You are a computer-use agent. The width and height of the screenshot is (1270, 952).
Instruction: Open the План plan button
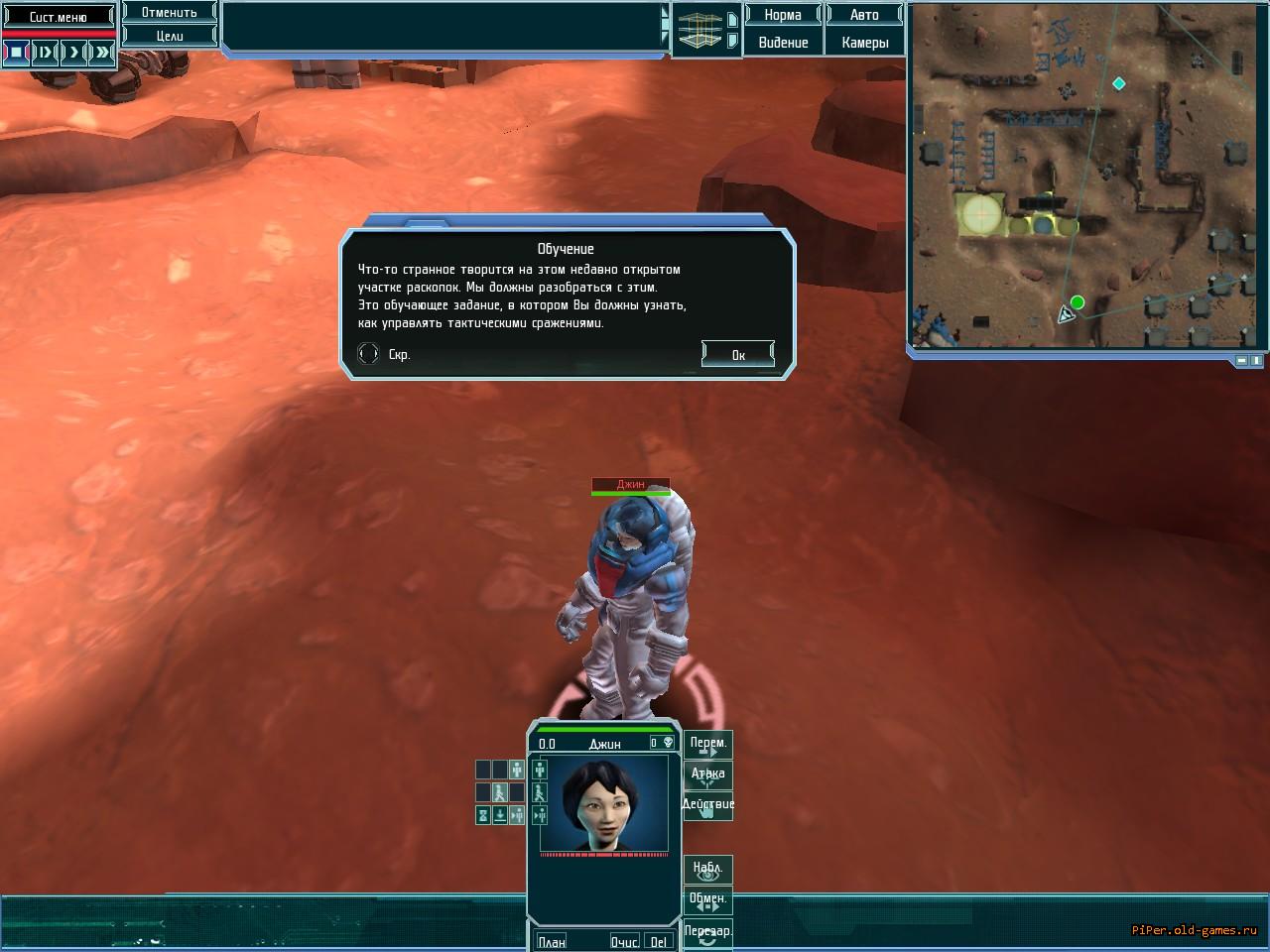pyautogui.click(x=552, y=941)
